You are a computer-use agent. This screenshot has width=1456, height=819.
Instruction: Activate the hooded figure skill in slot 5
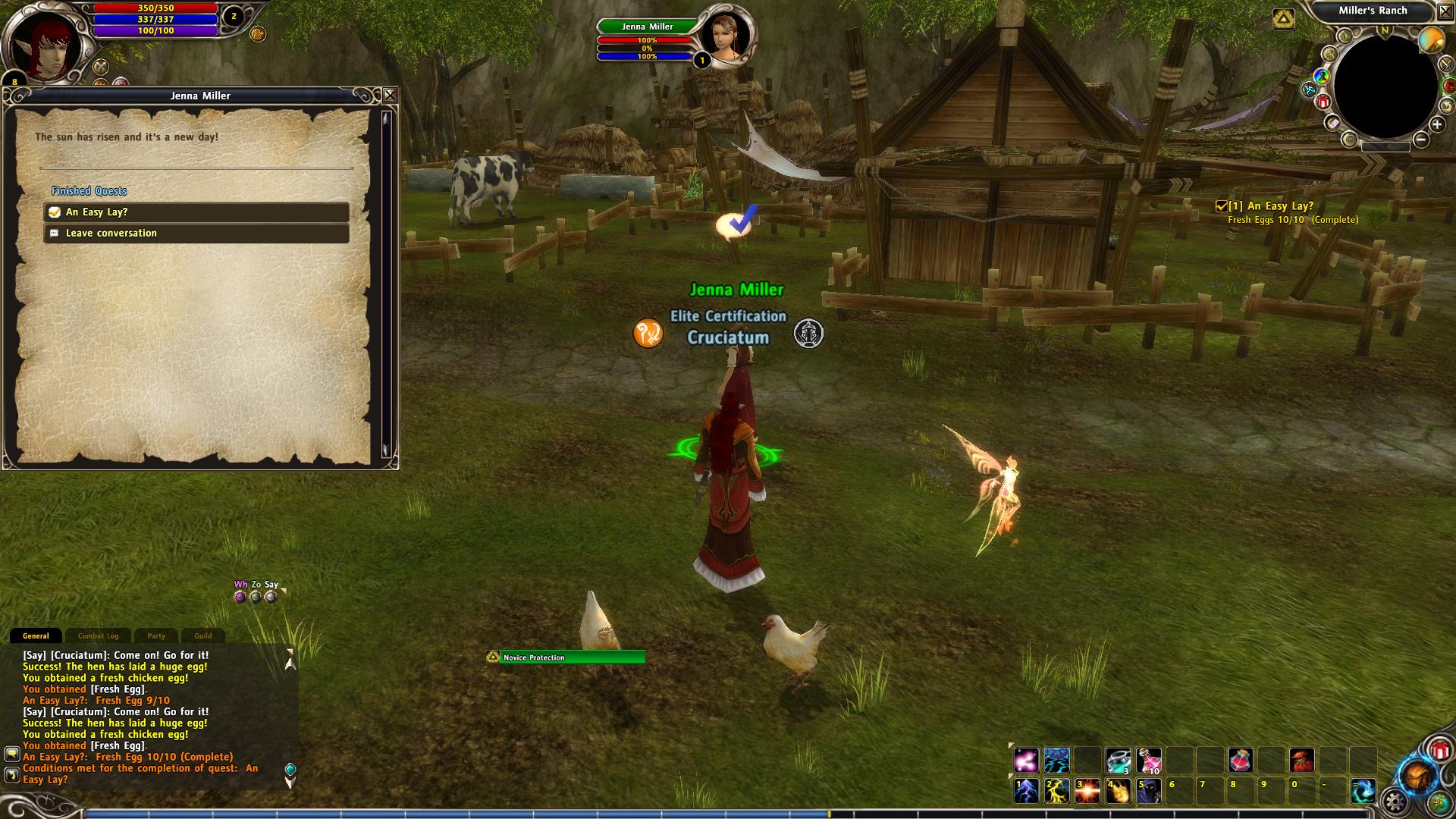click(x=1148, y=791)
